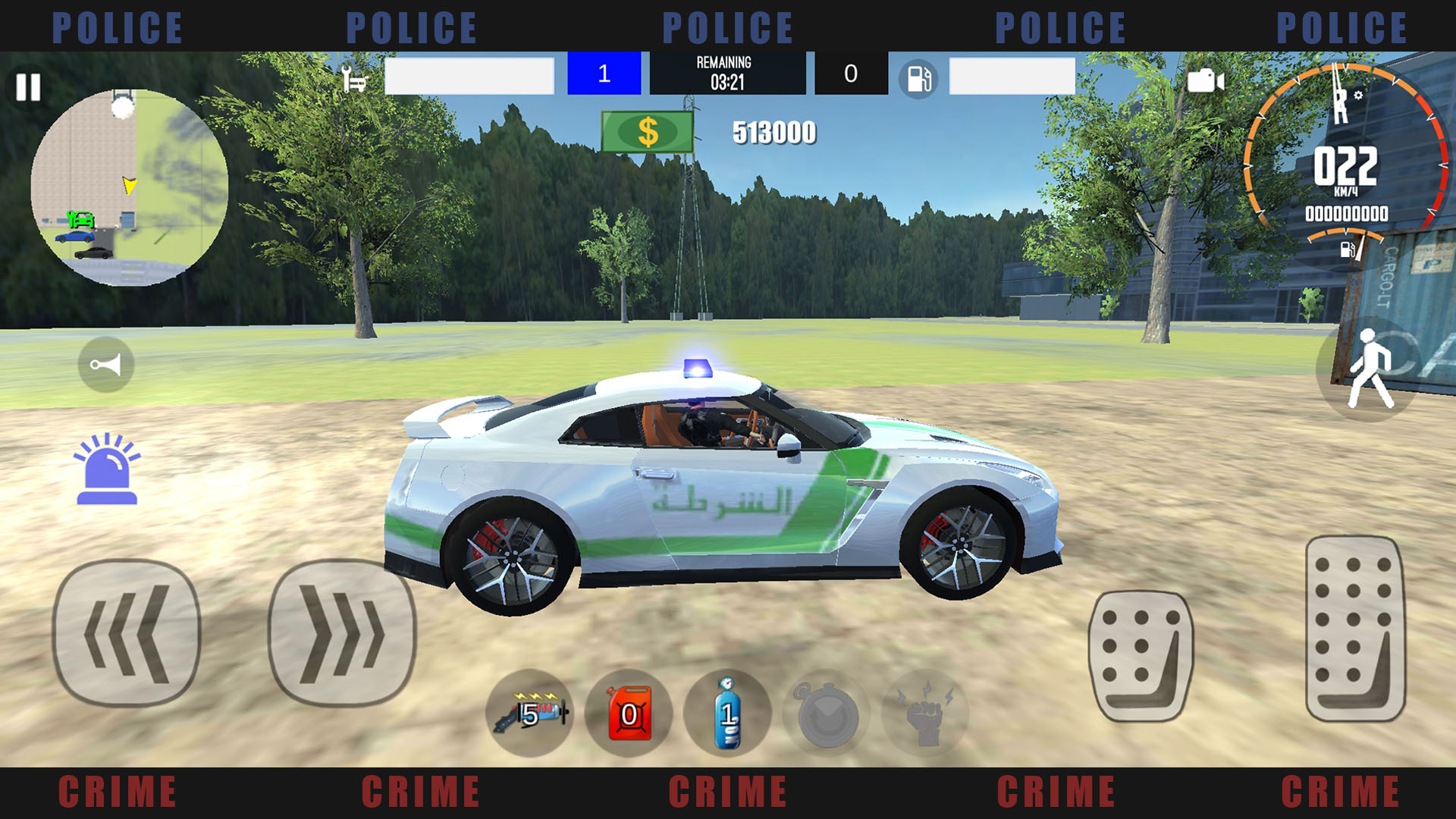This screenshot has width=1456, height=819.
Task: Sound the car horn
Action: tap(106, 365)
